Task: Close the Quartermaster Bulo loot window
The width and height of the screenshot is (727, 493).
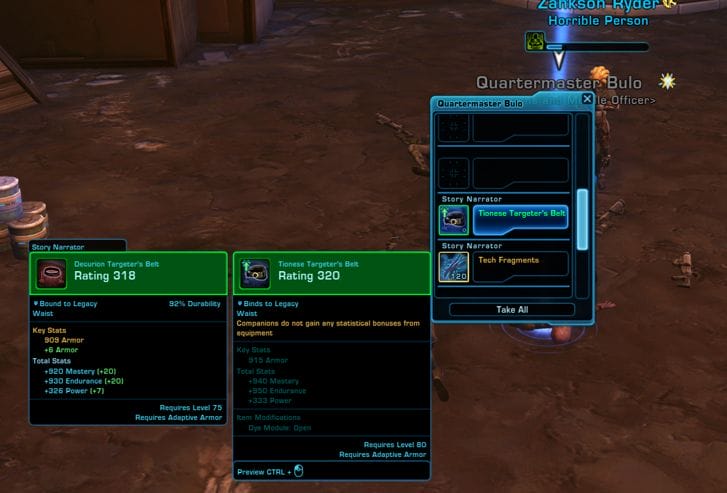Action: click(587, 99)
